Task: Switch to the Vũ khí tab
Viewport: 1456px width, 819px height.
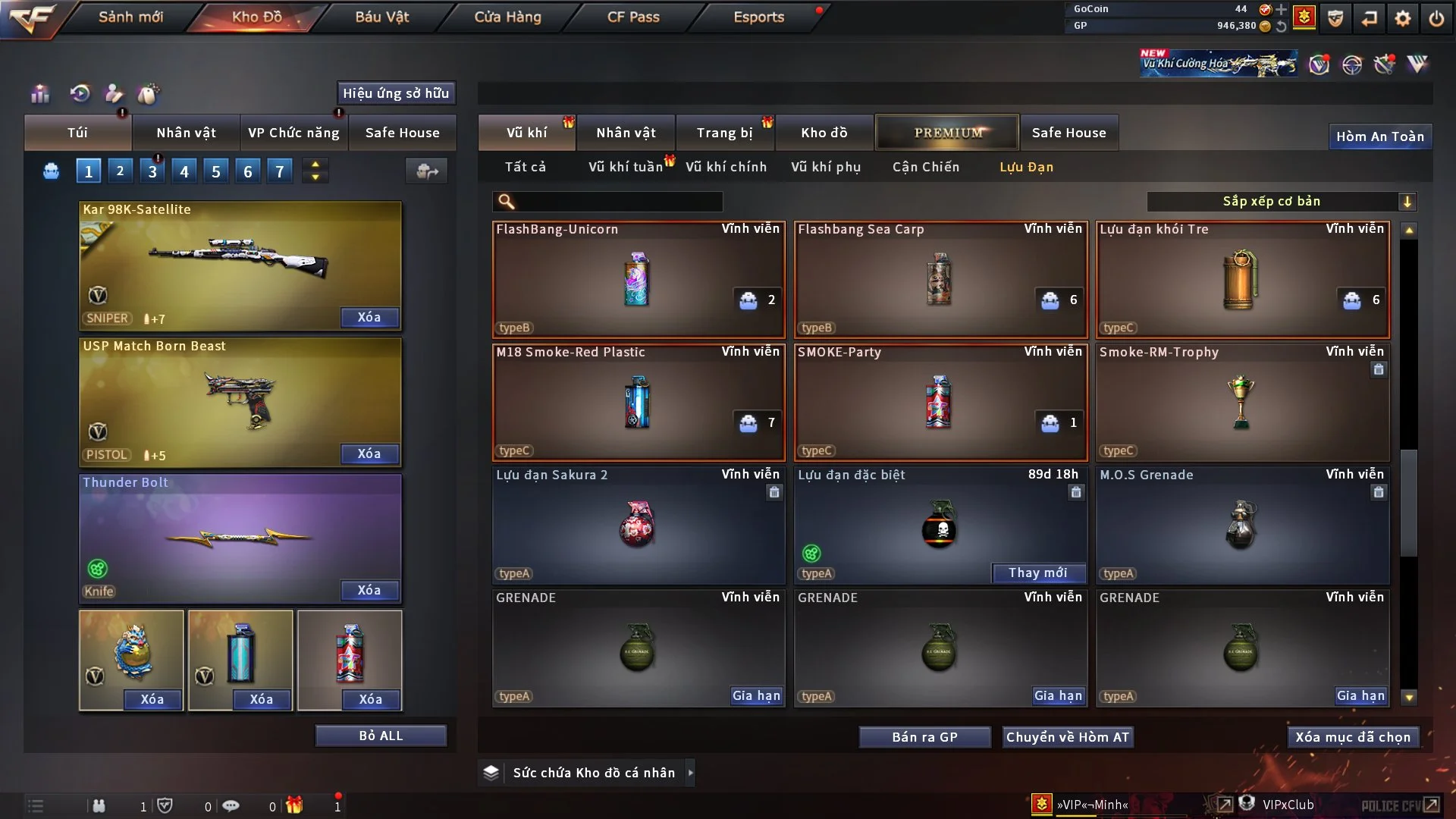Action: (x=526, y=133)
